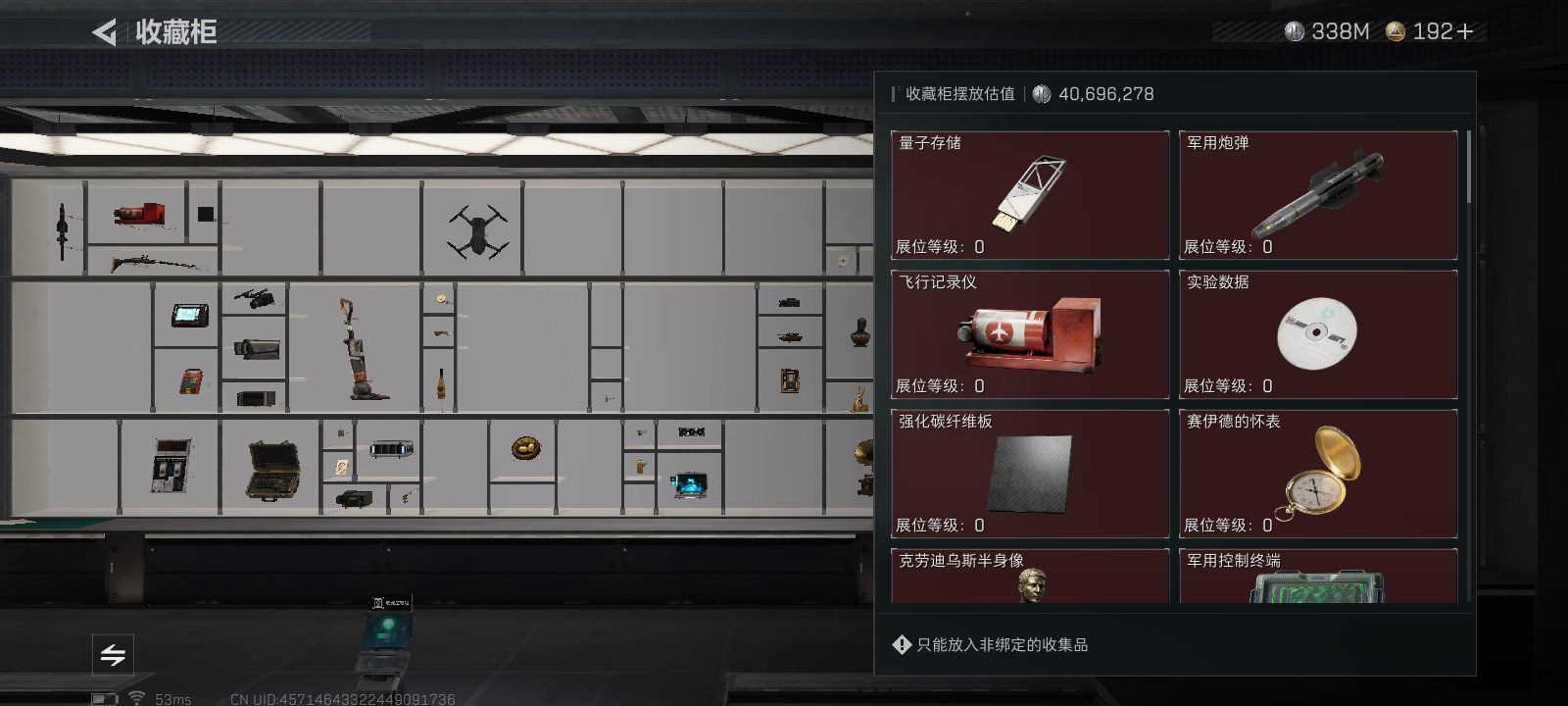
Task: Select the 实验数据 disc card
Action: pyautogui.click(x=1317, y=333)
